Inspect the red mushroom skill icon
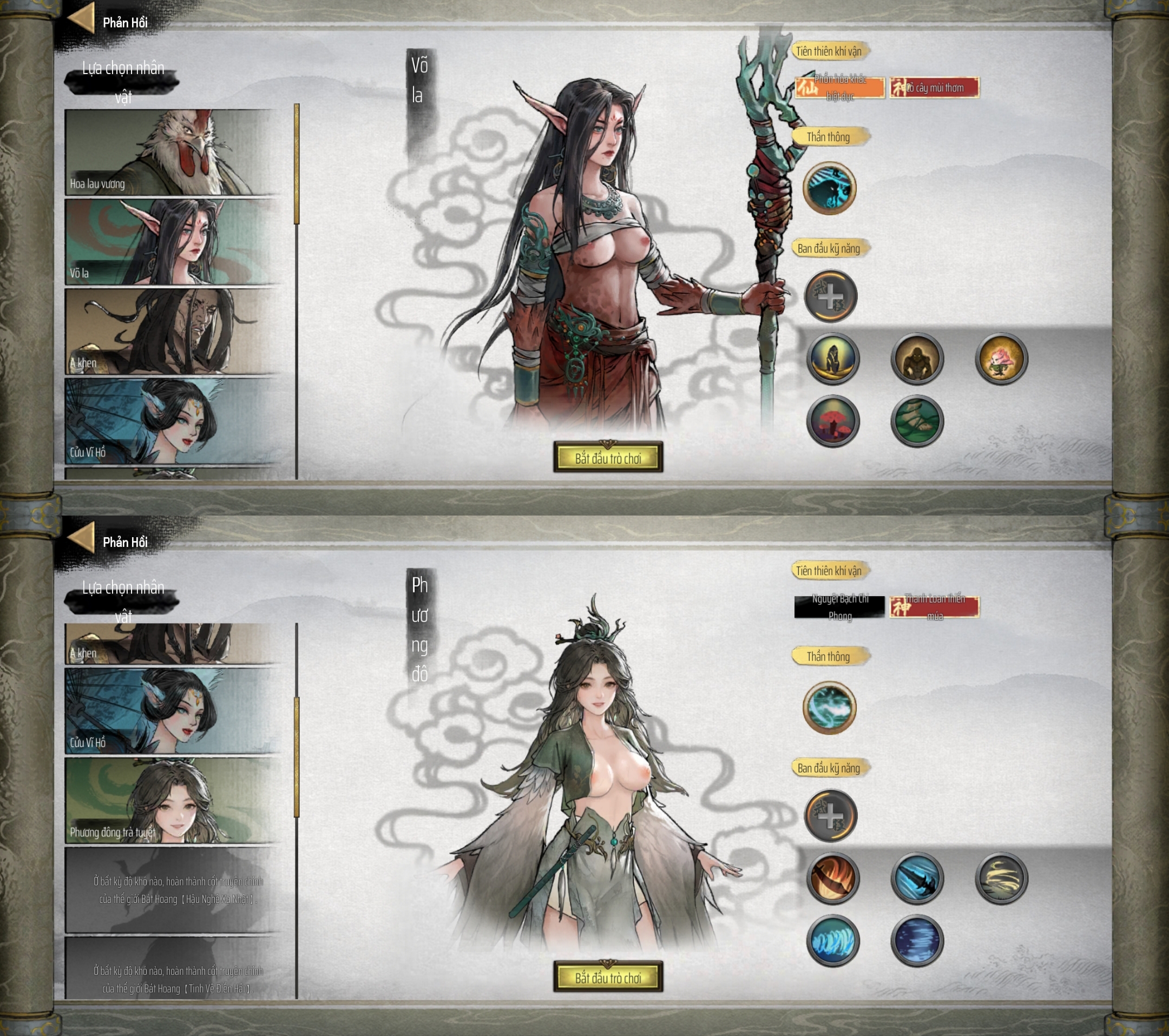Image resolution: width=1169 pixels, height=1036 pixels. (x=833, y=421)
